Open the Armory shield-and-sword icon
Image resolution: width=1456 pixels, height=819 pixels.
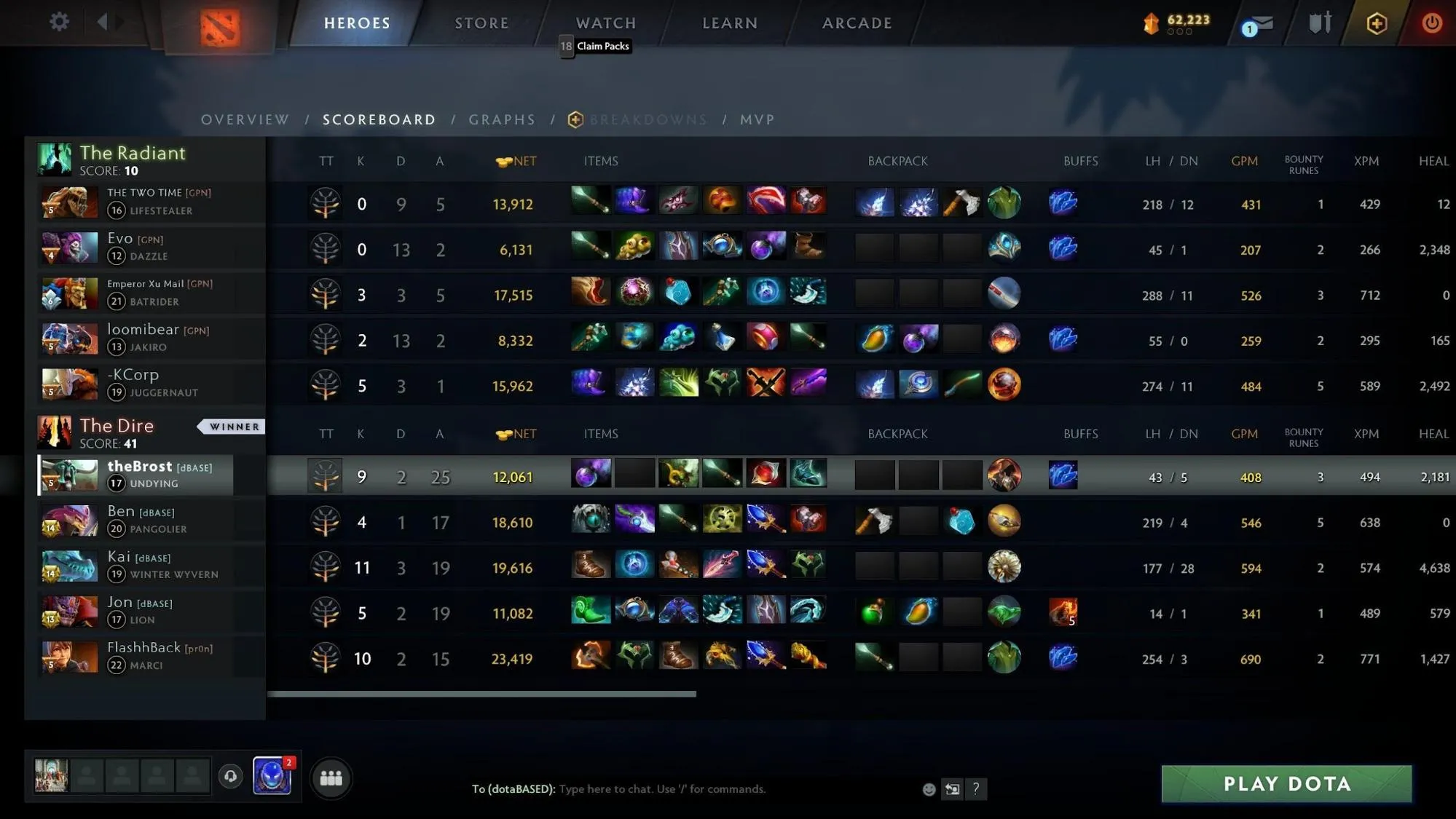click(1320, 22)
